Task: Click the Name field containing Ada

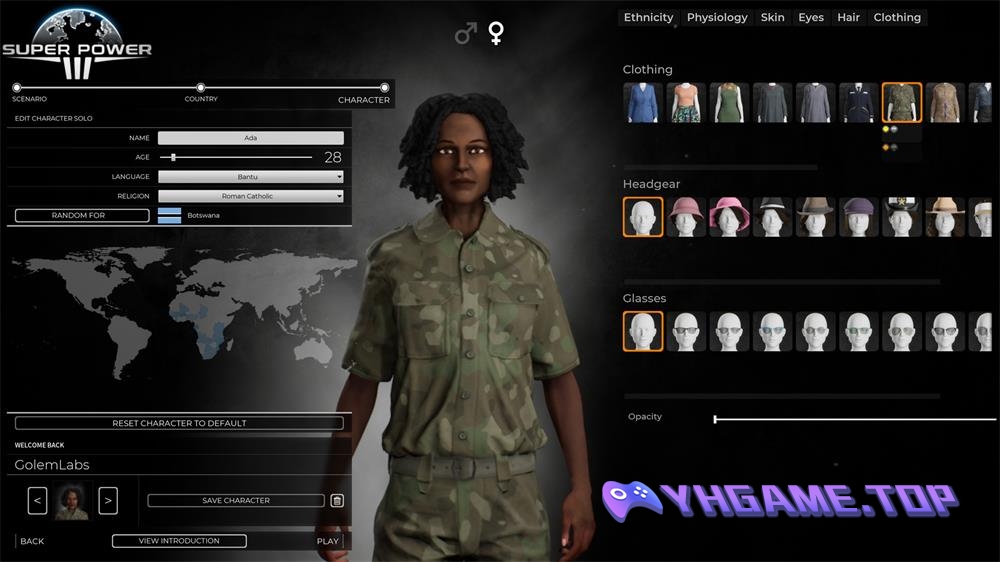Action: [x=250, y=138]
